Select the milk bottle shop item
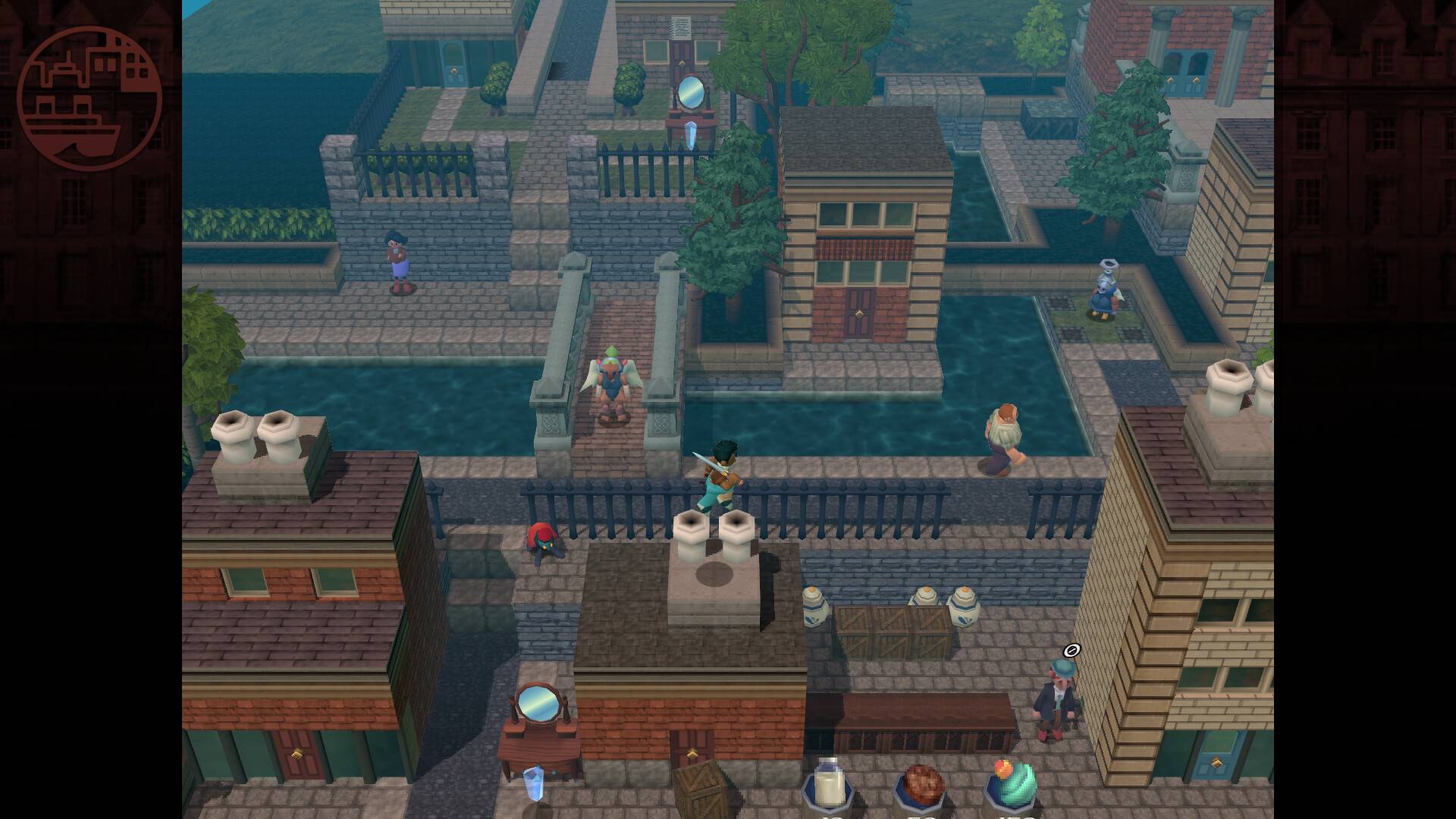Viewport: 1456px width, 819px height. pyautogui.click(x=829, y=784)
